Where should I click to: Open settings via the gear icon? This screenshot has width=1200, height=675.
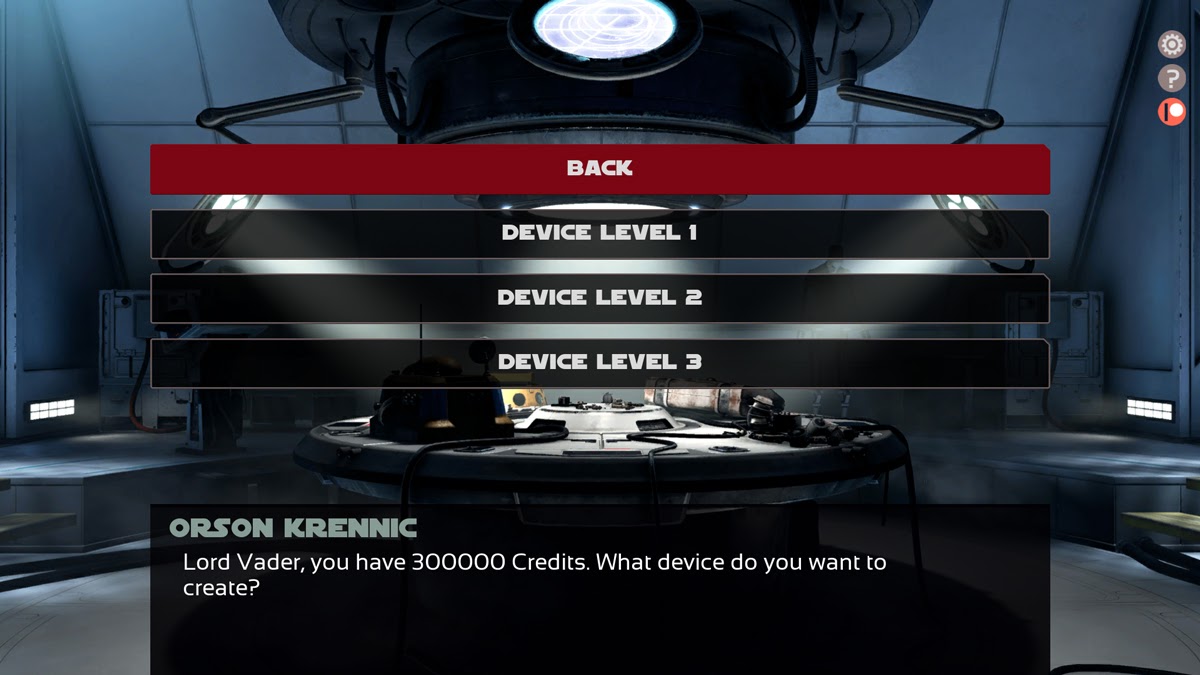click(1171, 45)
